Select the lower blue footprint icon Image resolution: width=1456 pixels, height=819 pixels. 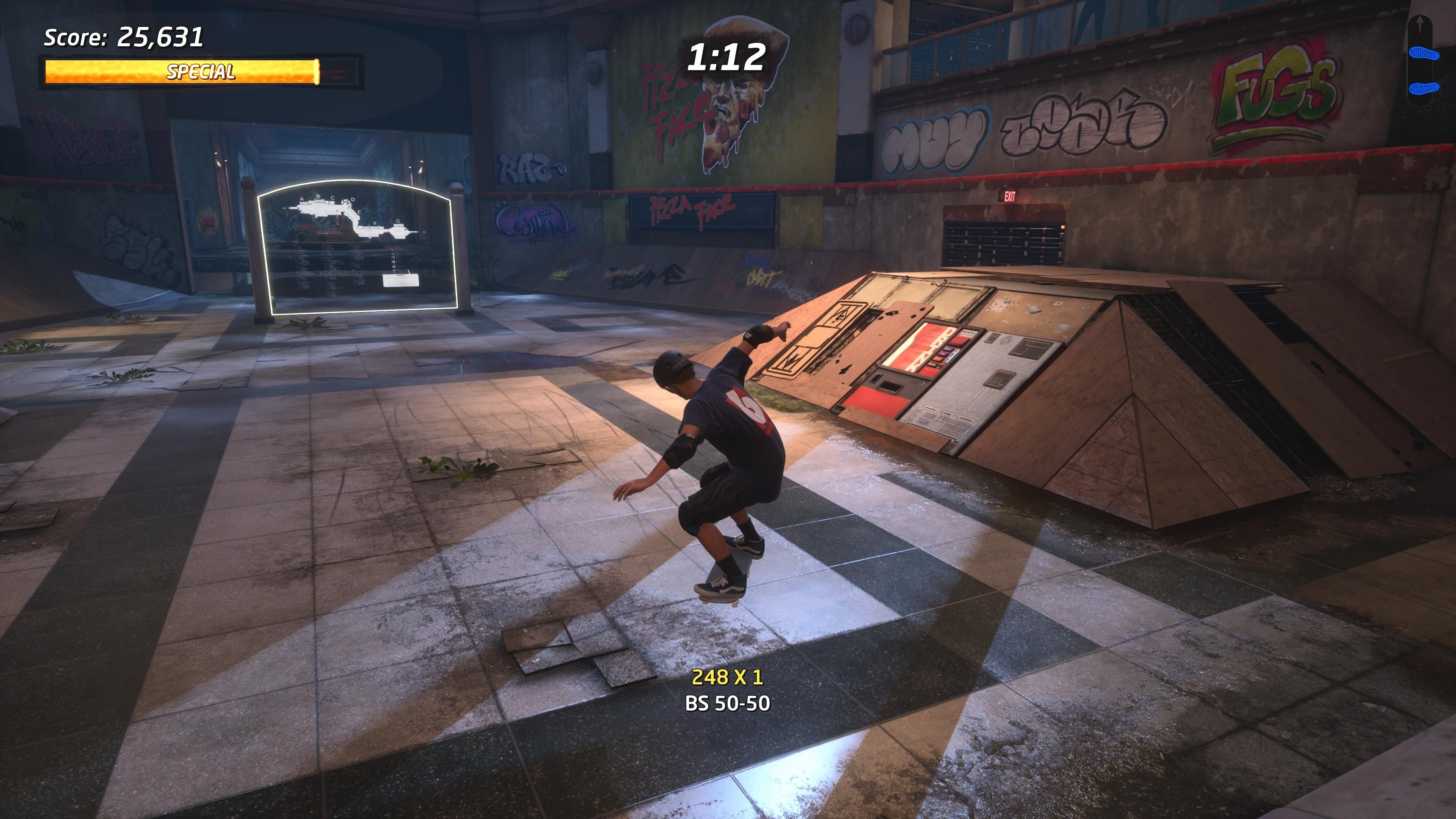click(x=1425, y=89)
